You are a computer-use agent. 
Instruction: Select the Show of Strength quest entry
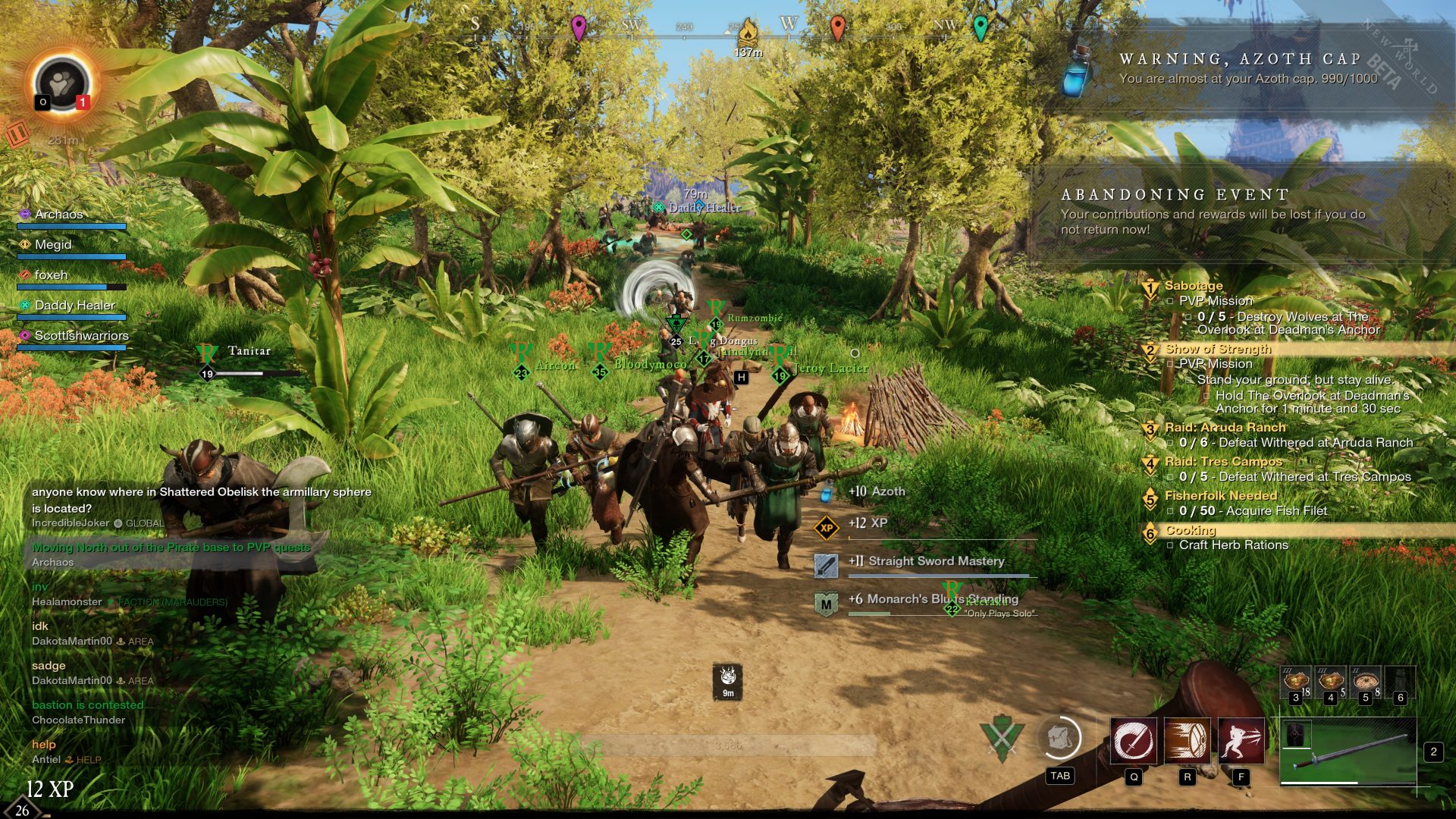pyautogui.click(x=1218, y=349)
